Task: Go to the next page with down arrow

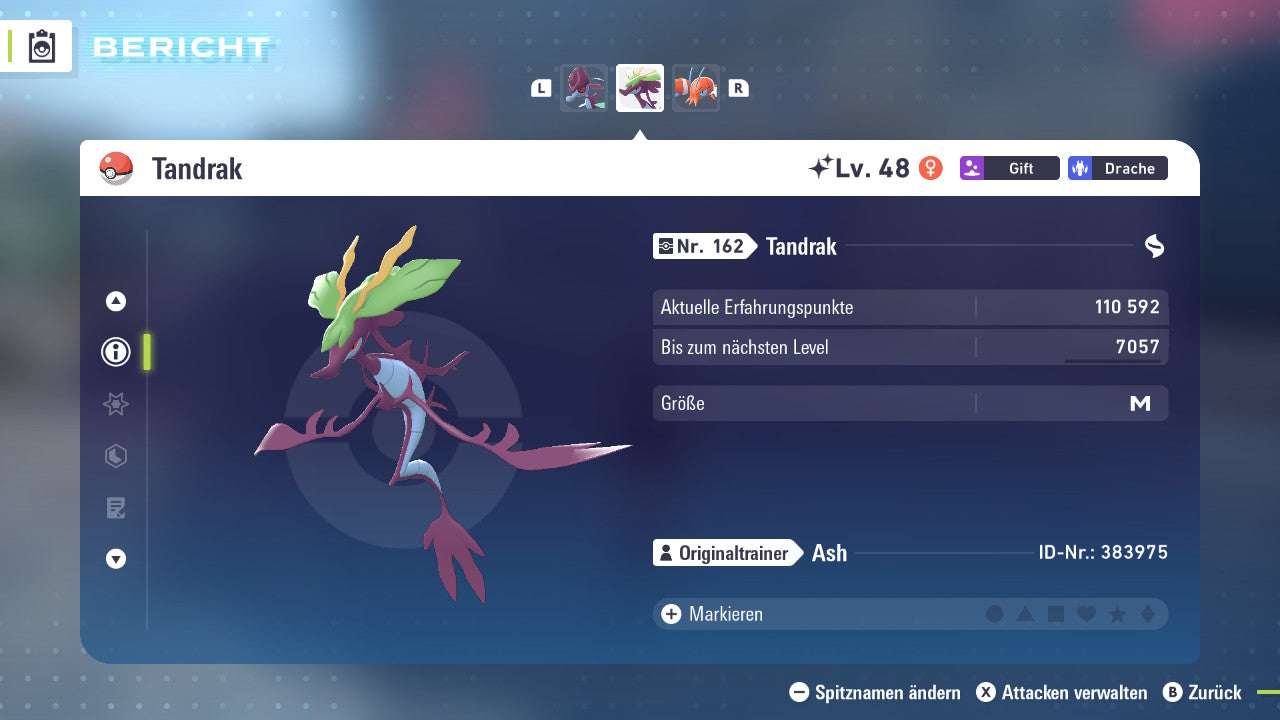Action: (x=116, y=559)
